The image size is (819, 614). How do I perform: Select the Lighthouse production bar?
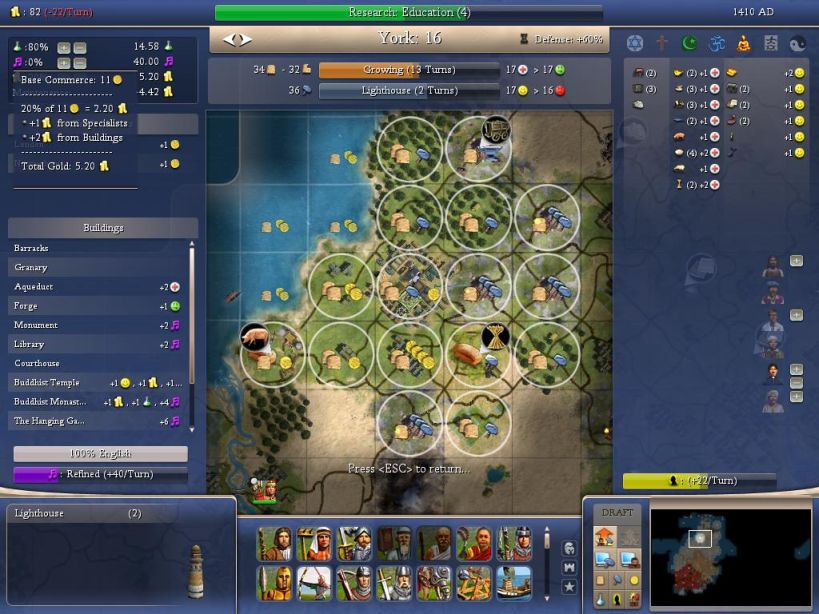408,90
